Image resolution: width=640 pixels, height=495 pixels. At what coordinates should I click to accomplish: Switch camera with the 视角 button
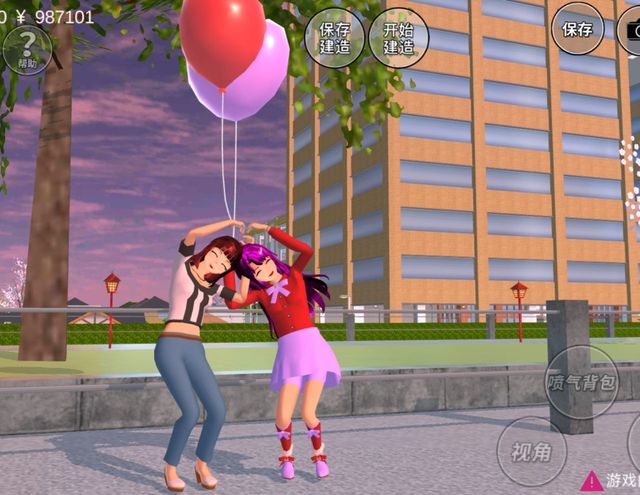[532, 451]
